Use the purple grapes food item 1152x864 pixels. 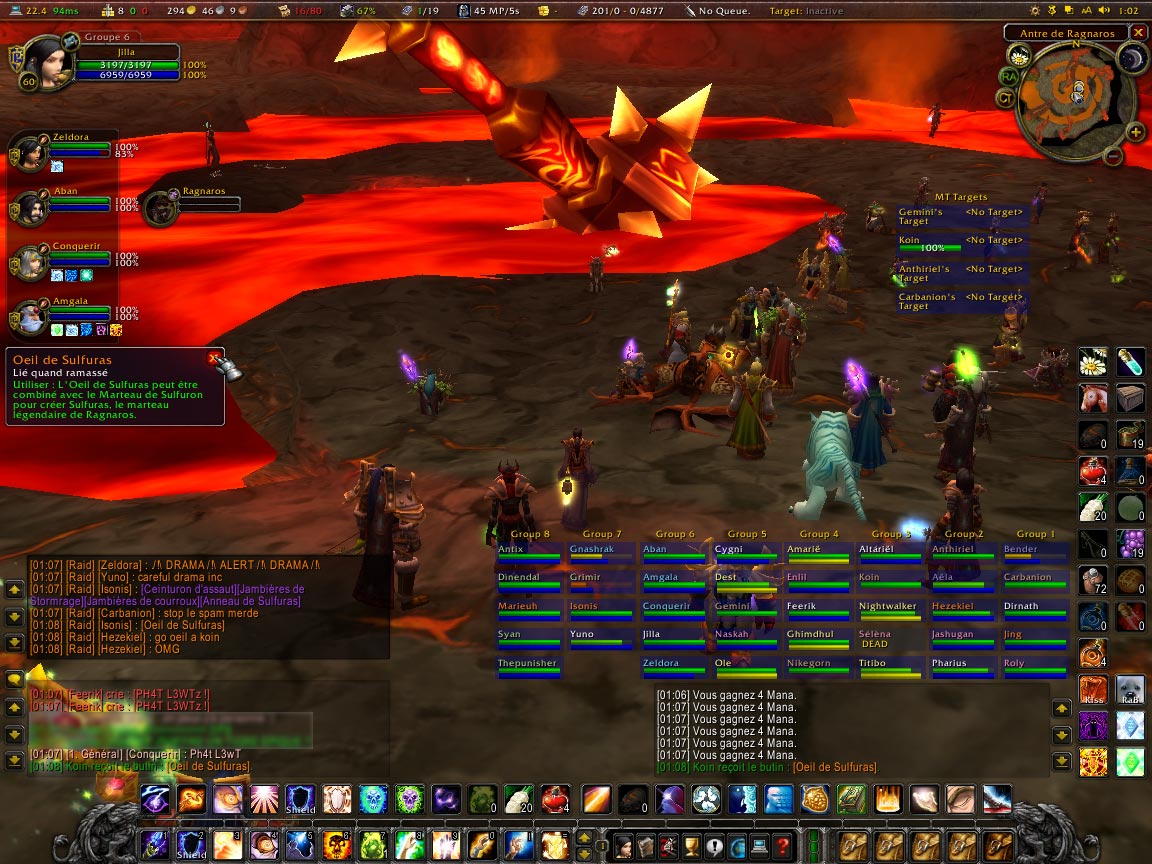[x=1130, y=543]
